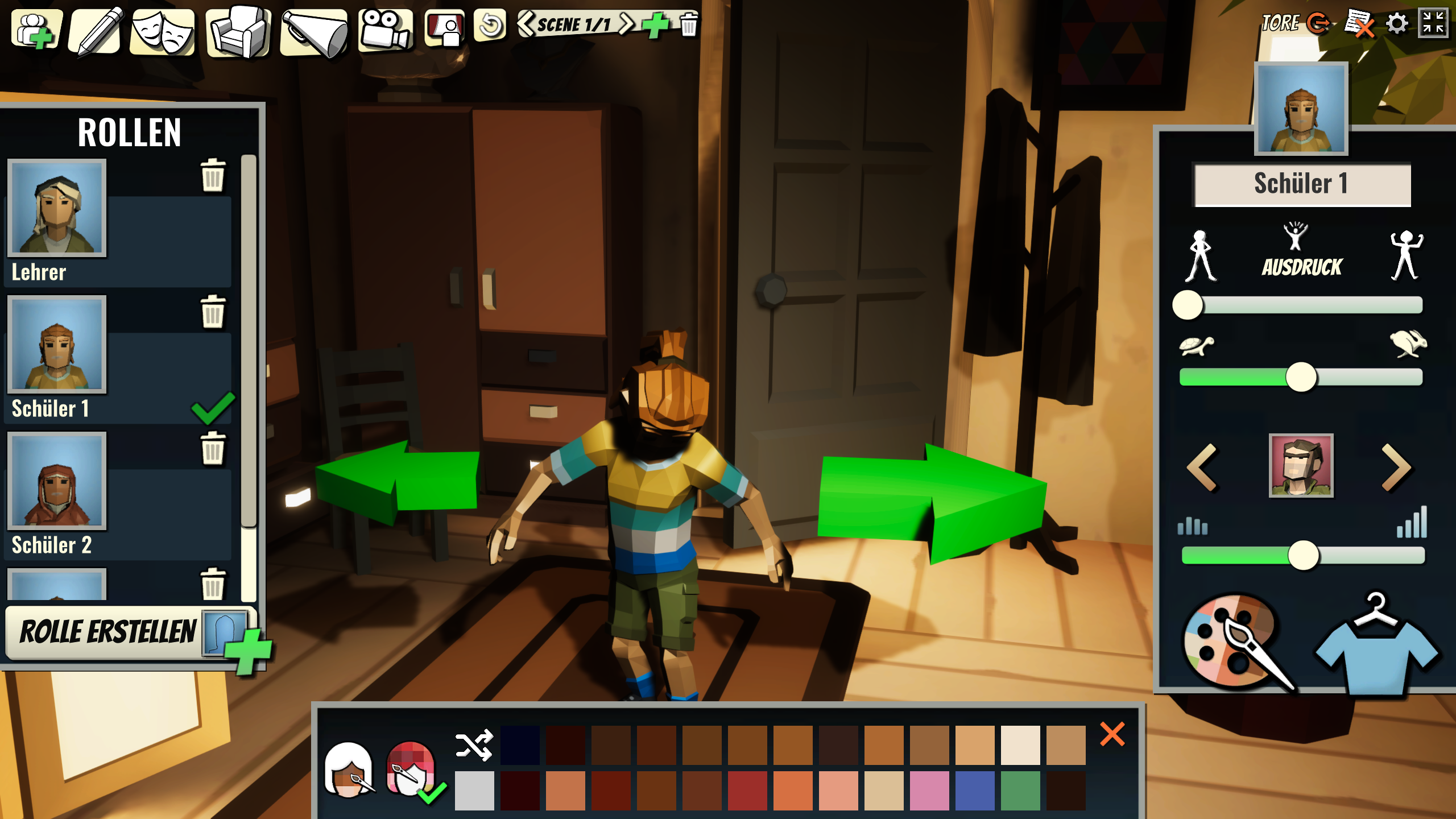Choose the Schüler 2 role
Viewport: 1456px width, 819px height.
[x=57, y=481]
